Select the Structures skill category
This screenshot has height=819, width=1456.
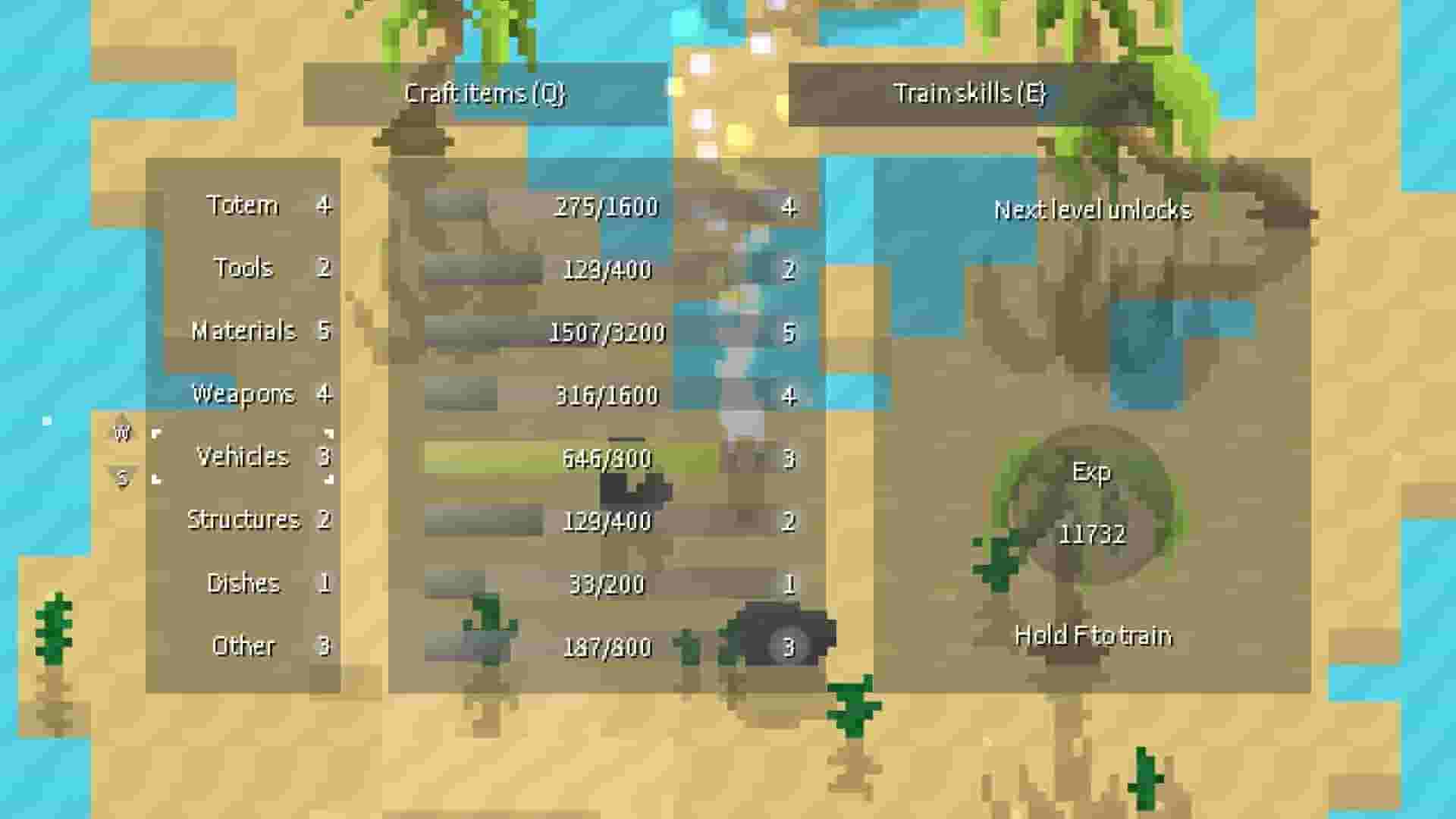[244, 520]
